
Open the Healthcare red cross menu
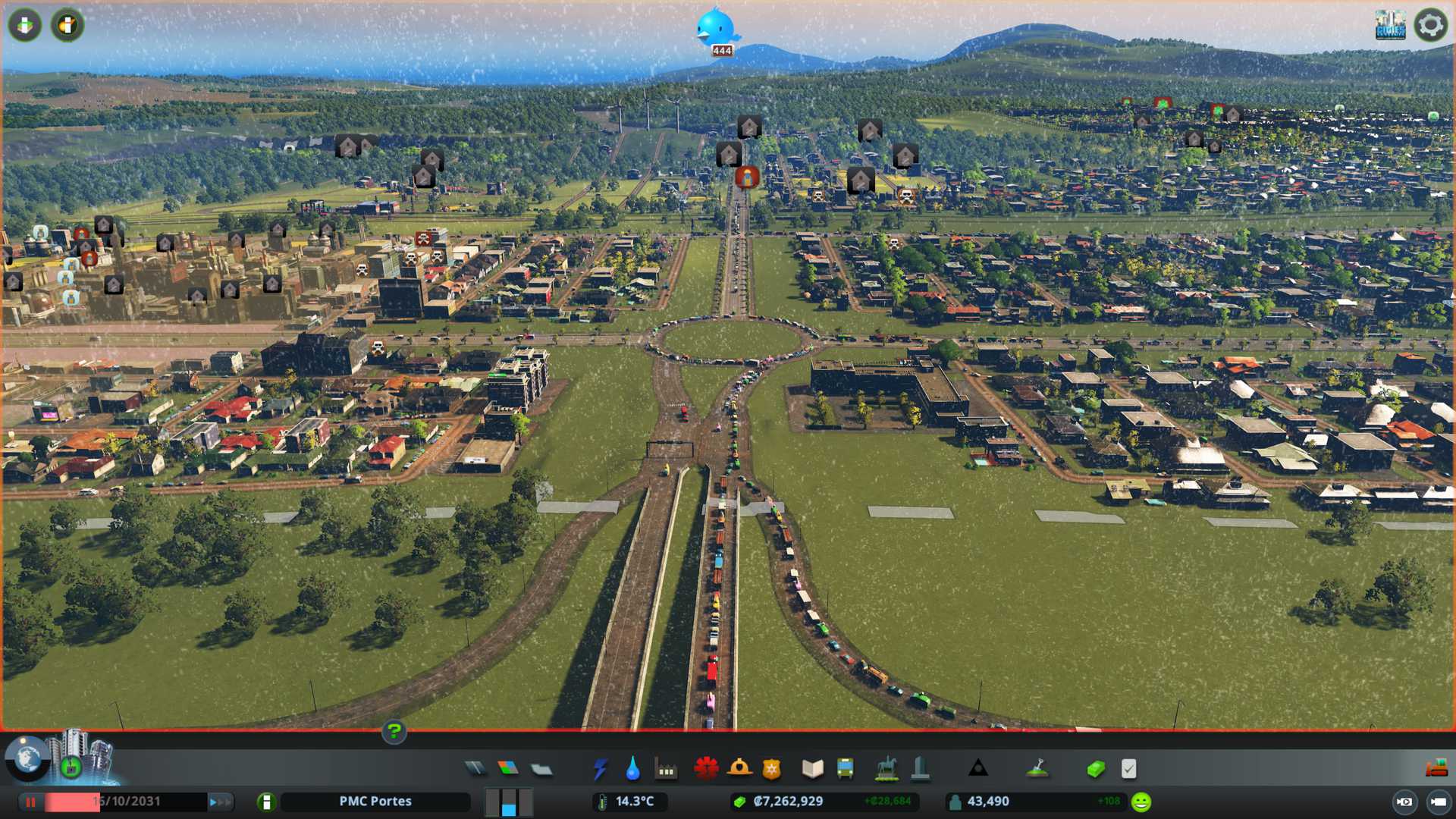[x=706, y=769]
